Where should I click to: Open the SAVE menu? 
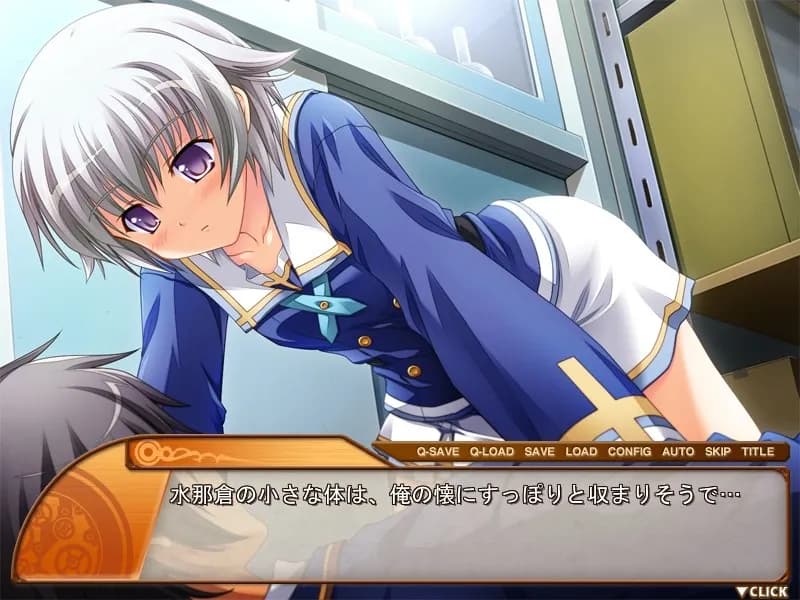click(x=539, y=452)
